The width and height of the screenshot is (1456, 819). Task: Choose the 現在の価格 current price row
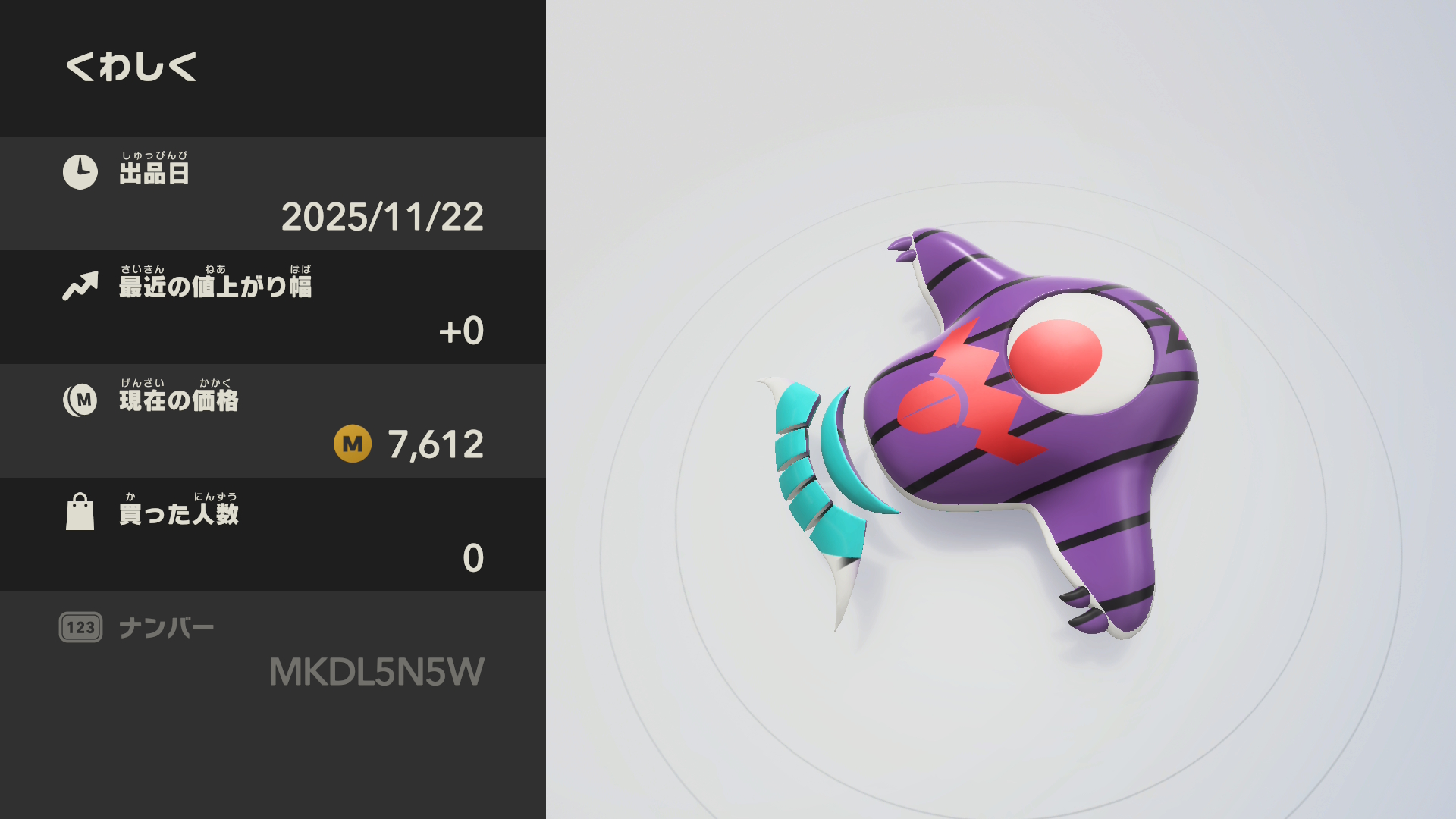click(273, 421)
